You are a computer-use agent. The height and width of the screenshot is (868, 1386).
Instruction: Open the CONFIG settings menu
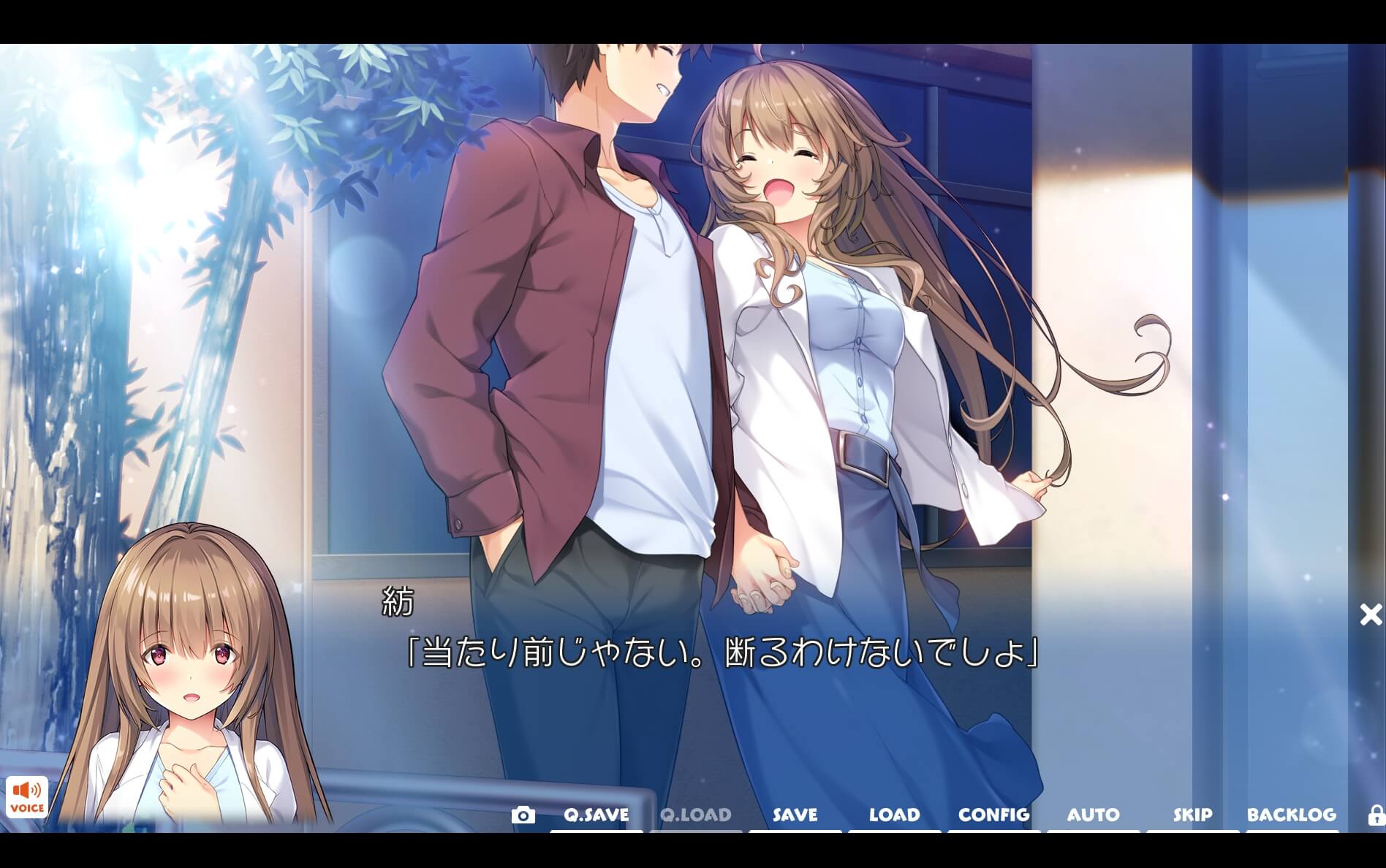point(993,815)
